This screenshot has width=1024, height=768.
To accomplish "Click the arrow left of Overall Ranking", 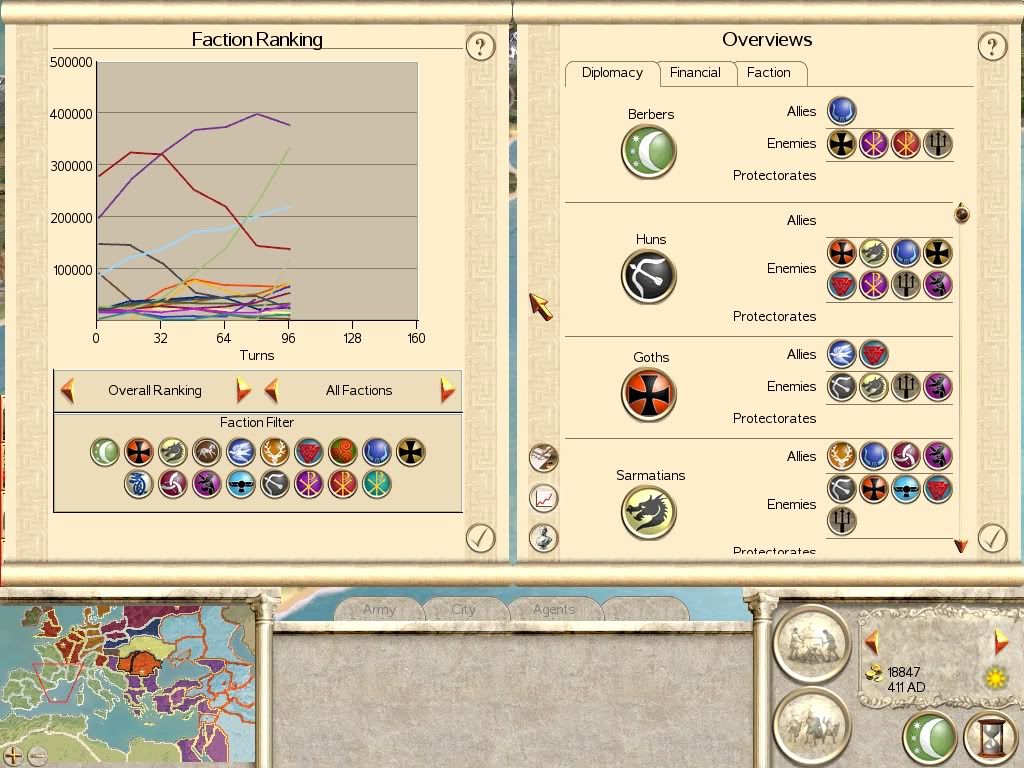I will pyautogui.click(x=68, y=390).
